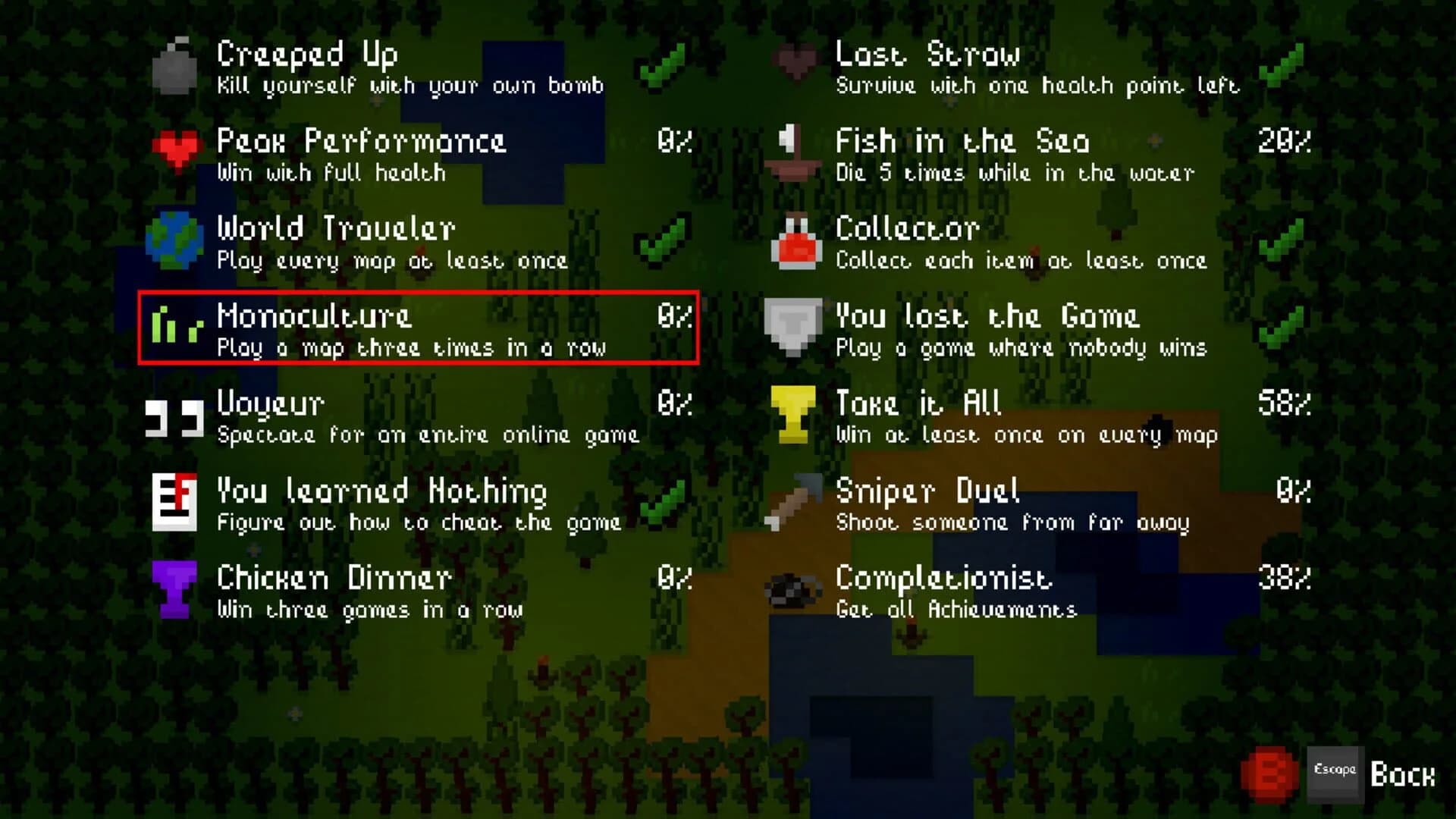Image resolution: width=1456 pixels, height=819 pixels.
Task: Click the 58% progress on Take it All
Action: point(1283,403)
